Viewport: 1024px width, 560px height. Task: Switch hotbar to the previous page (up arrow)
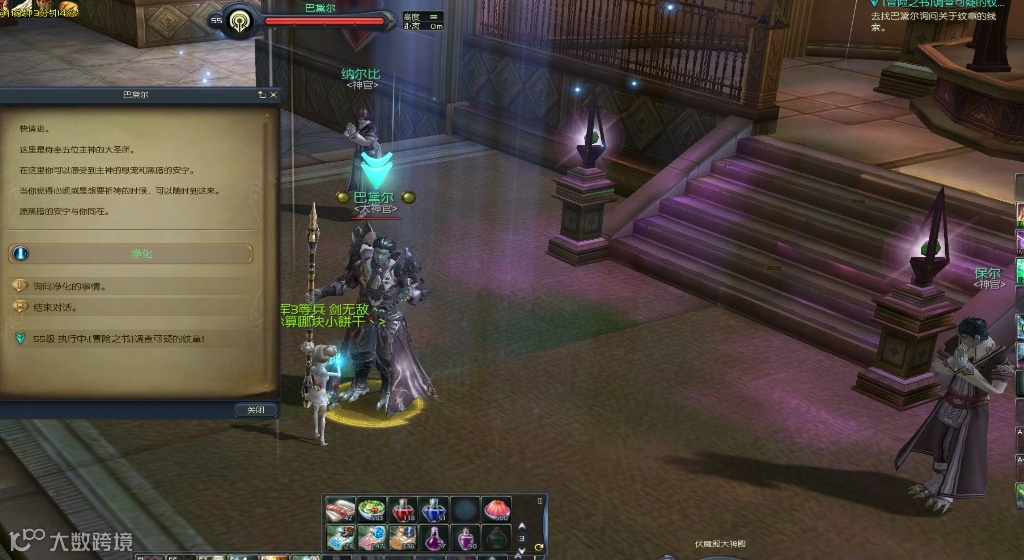point(521,524)
